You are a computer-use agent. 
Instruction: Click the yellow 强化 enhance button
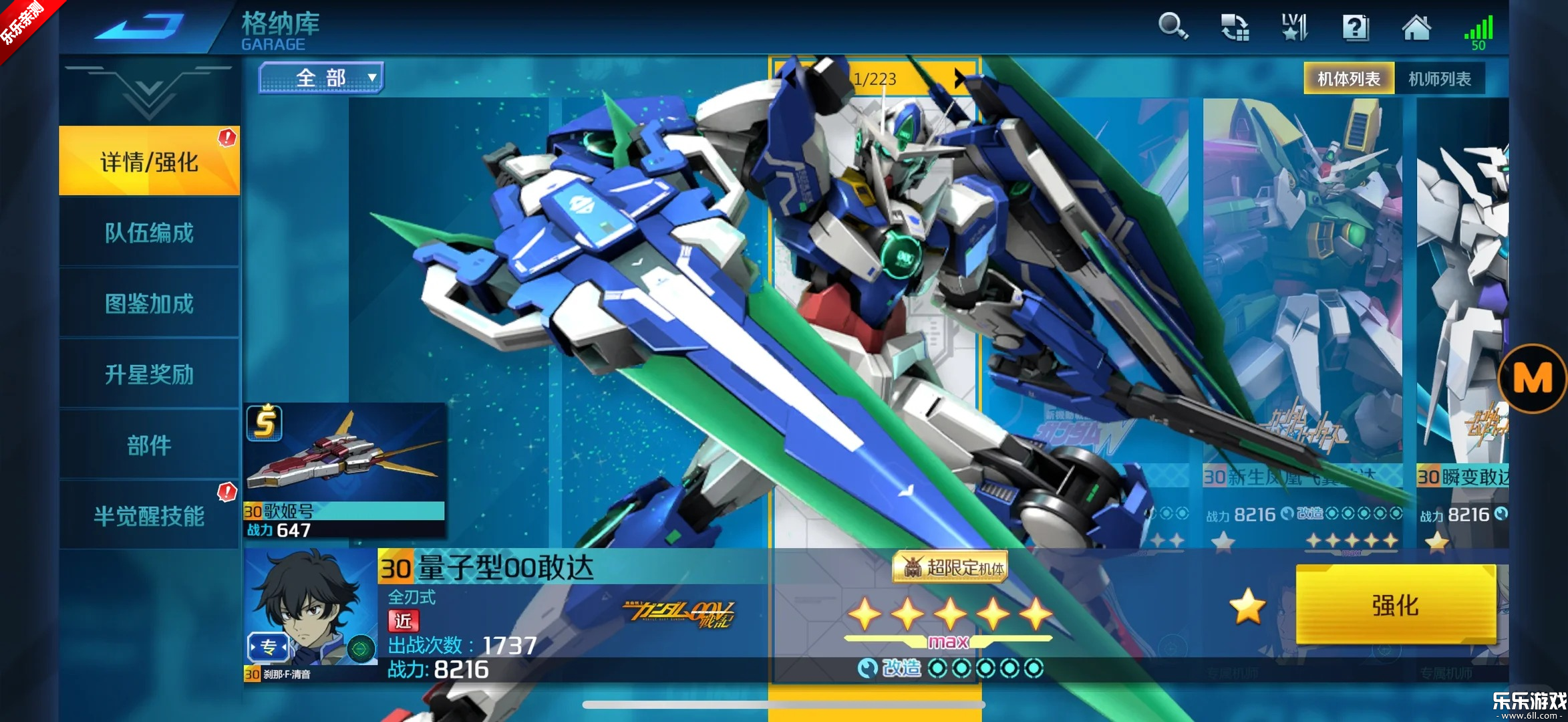tap(1395, 605)
